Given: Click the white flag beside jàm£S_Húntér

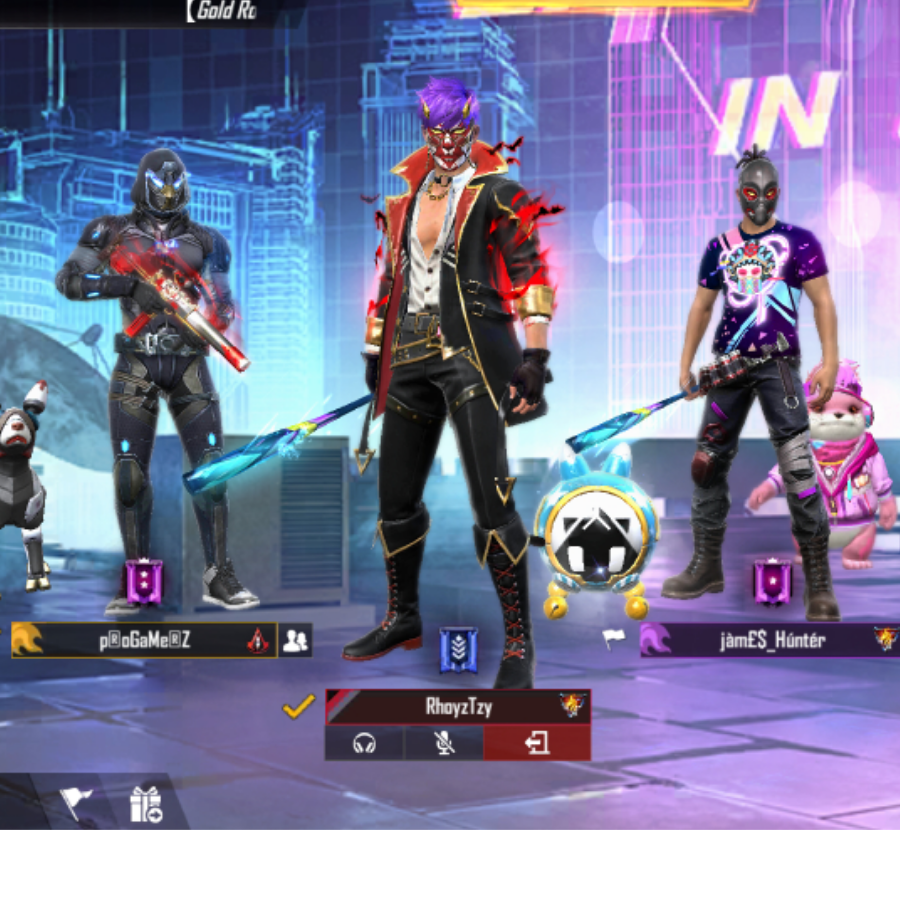Looking at the screenshot, I should pyautogui.click(x=613, y=638).
